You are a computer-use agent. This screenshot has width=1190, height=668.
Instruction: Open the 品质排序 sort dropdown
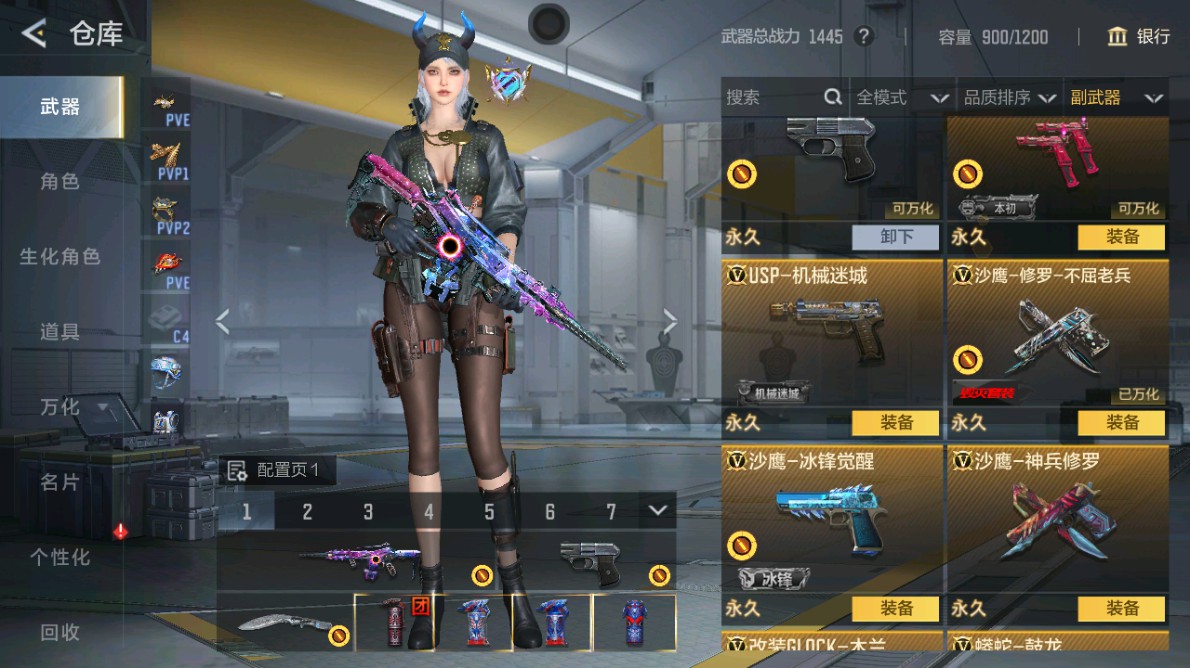(1009, 97)
